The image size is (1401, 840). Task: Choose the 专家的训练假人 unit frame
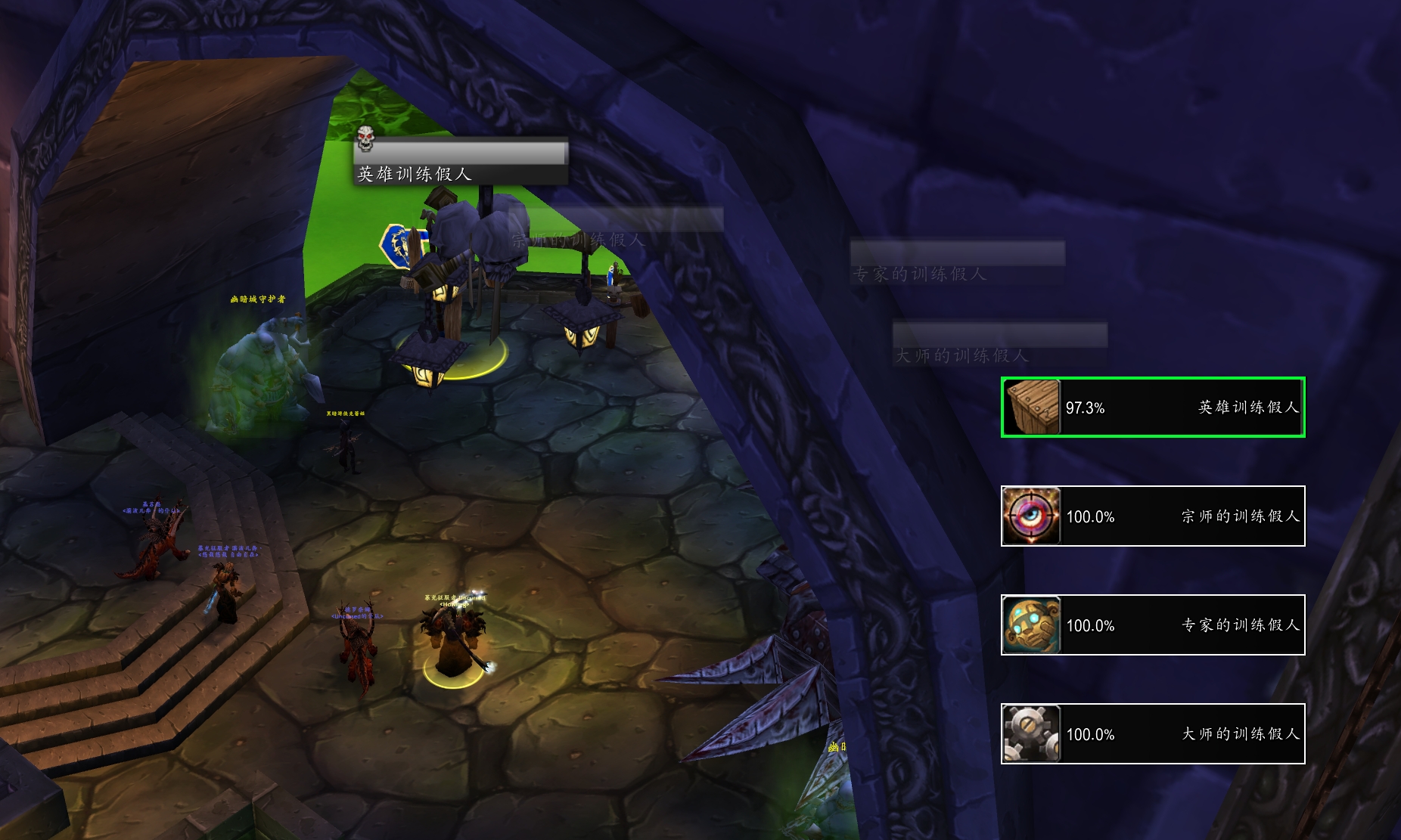pyautogui.click(x=1153, y=625)
